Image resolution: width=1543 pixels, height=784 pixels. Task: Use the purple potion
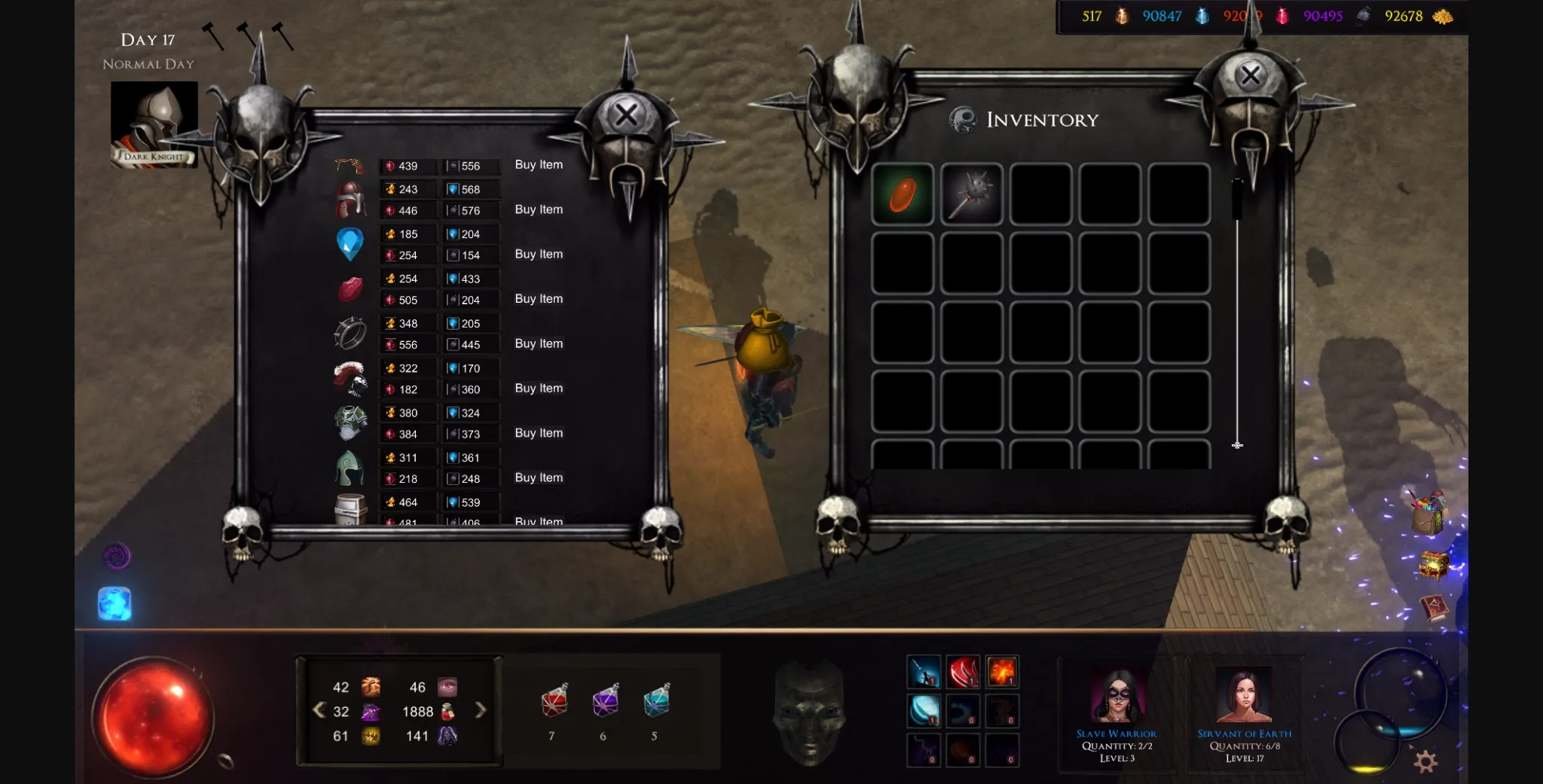[x=606, y=701]
